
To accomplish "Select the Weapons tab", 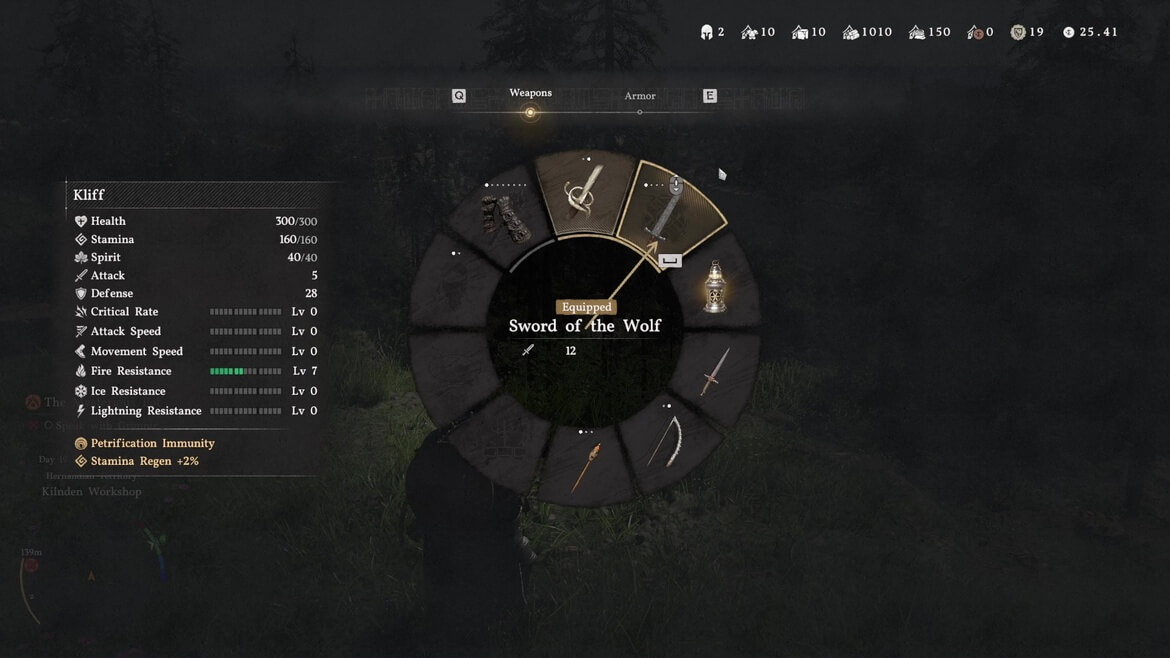I will pos(530,94).
